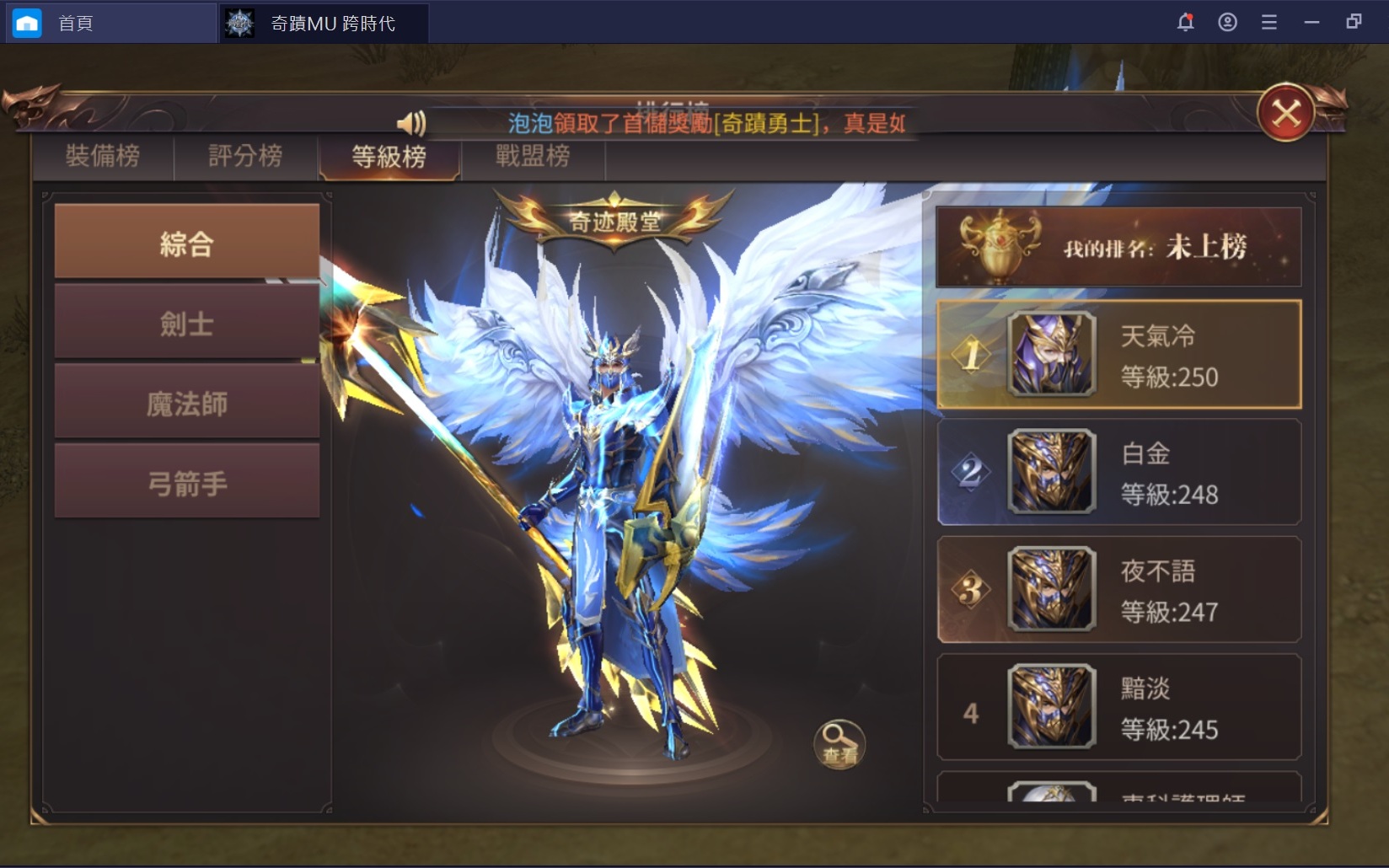
Task: Select the 綜合 category filter
Action: (x=185, y=242)
